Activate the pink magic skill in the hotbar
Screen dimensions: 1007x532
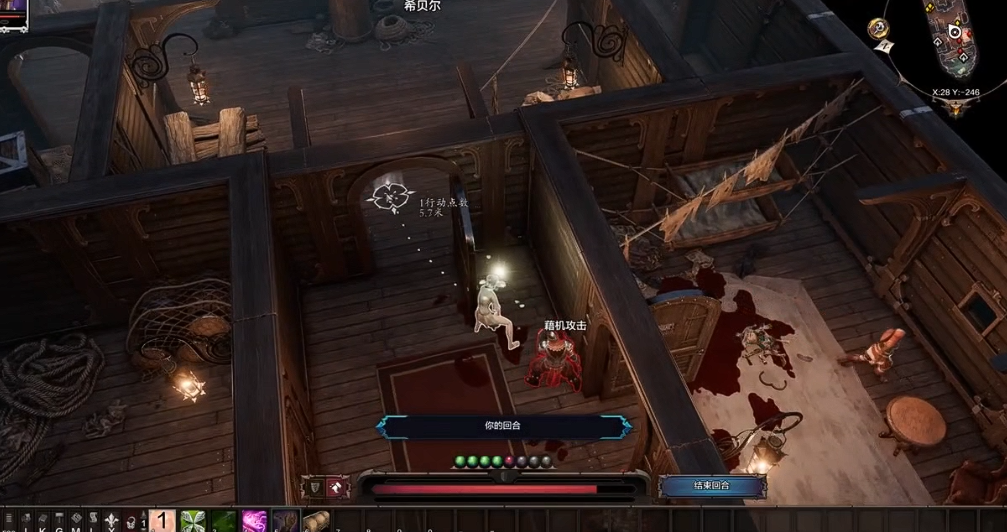(254, 521)
